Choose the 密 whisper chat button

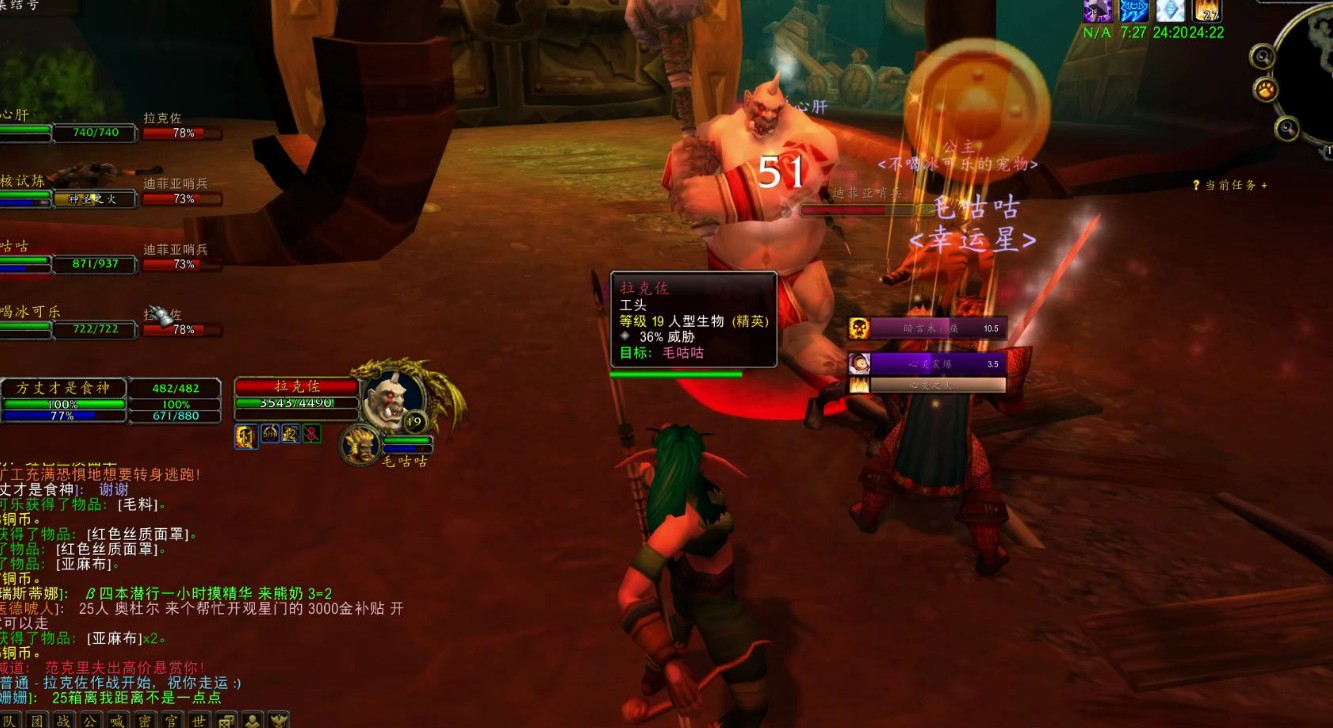[145, 720]
